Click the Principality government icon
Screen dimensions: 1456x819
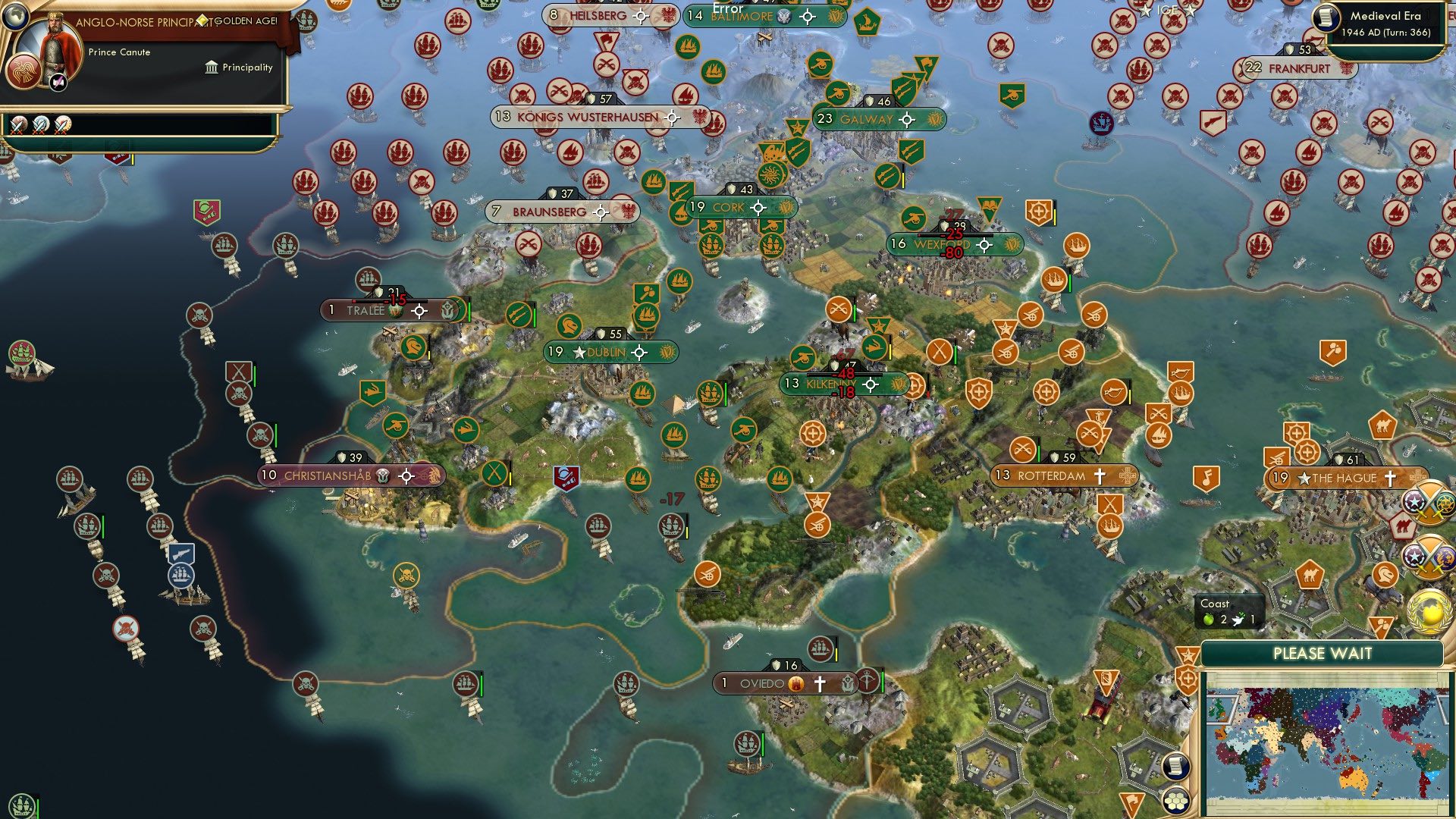coord(211,68)
